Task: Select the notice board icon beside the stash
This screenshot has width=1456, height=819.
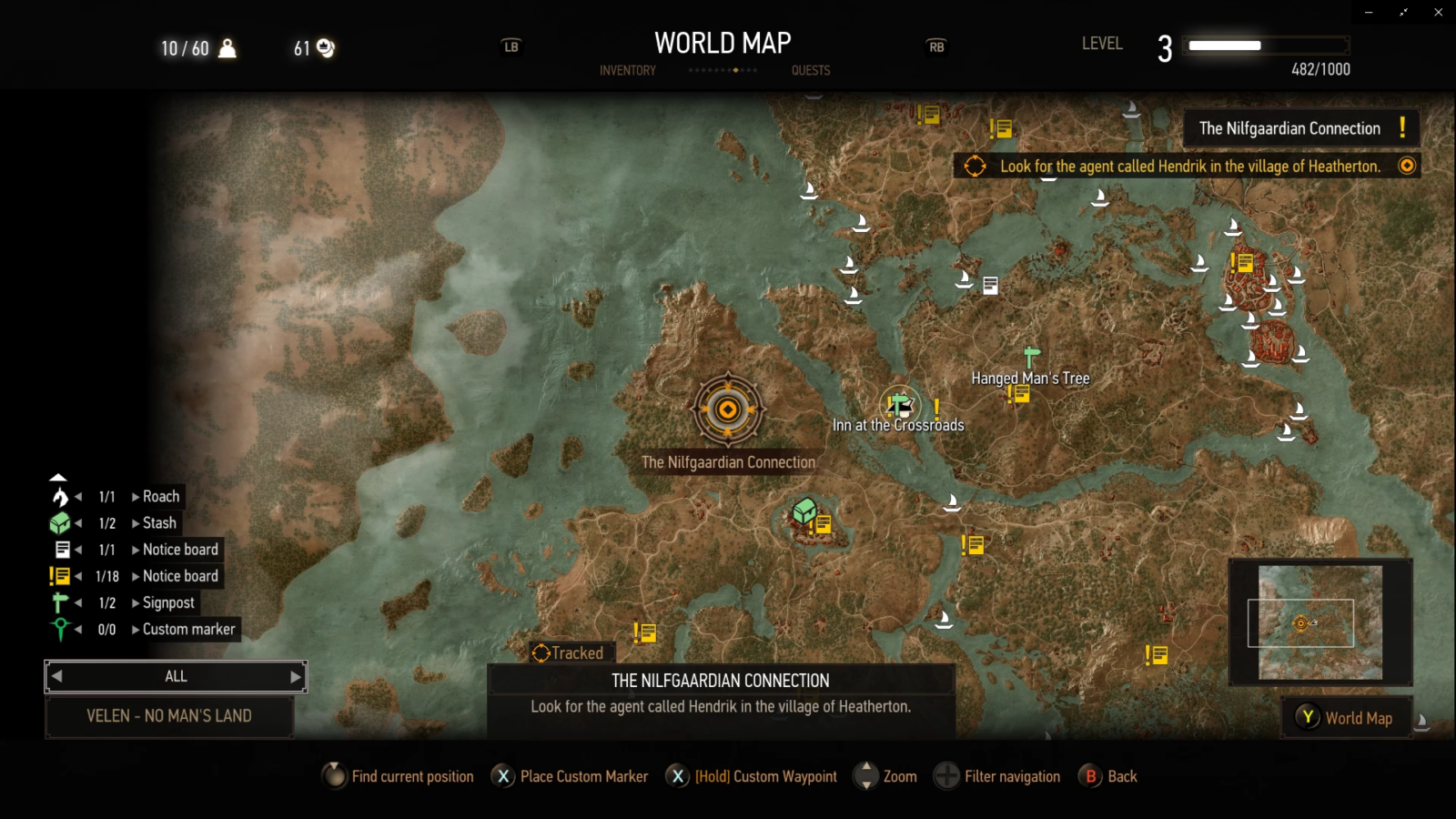Action: [x=824, y=524]
